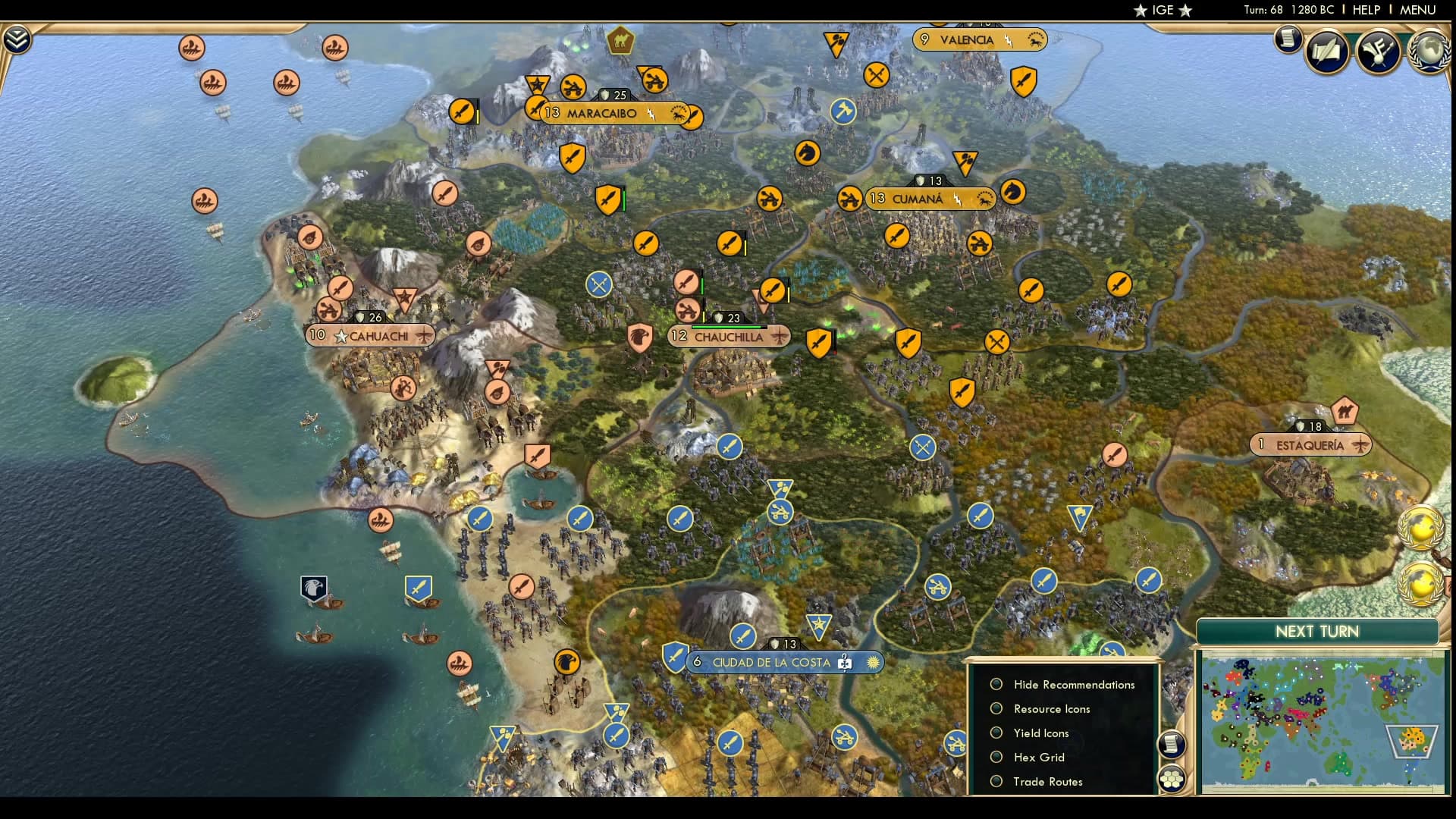Enable the Hex Grid overlay
1456x819 pixels.
[x=996, y=757]
